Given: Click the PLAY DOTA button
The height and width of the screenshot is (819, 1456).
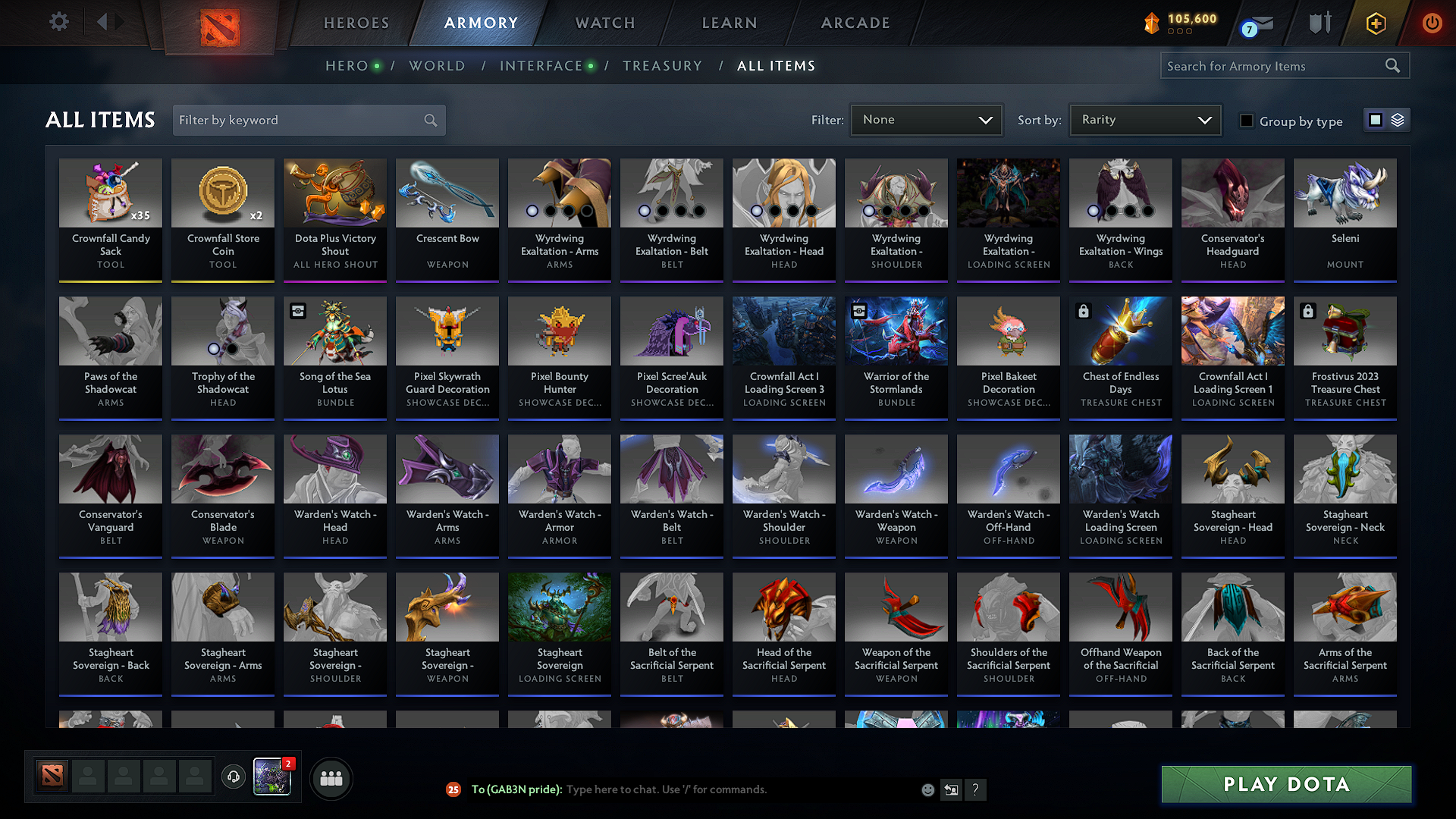Looking at the screenshot, I should click(x=1285, y=784).
